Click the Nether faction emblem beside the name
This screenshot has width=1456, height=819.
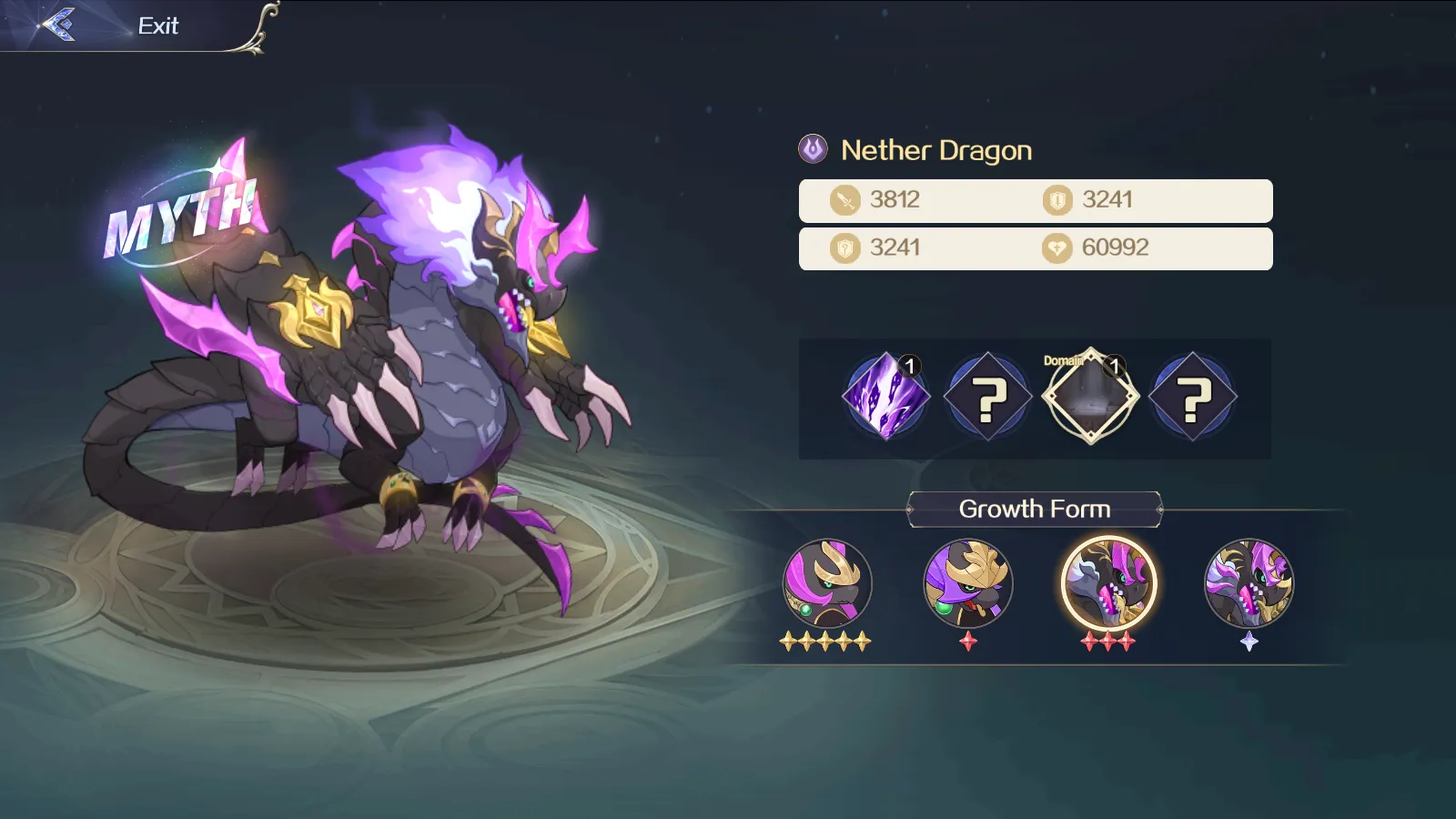coord(813,149)
